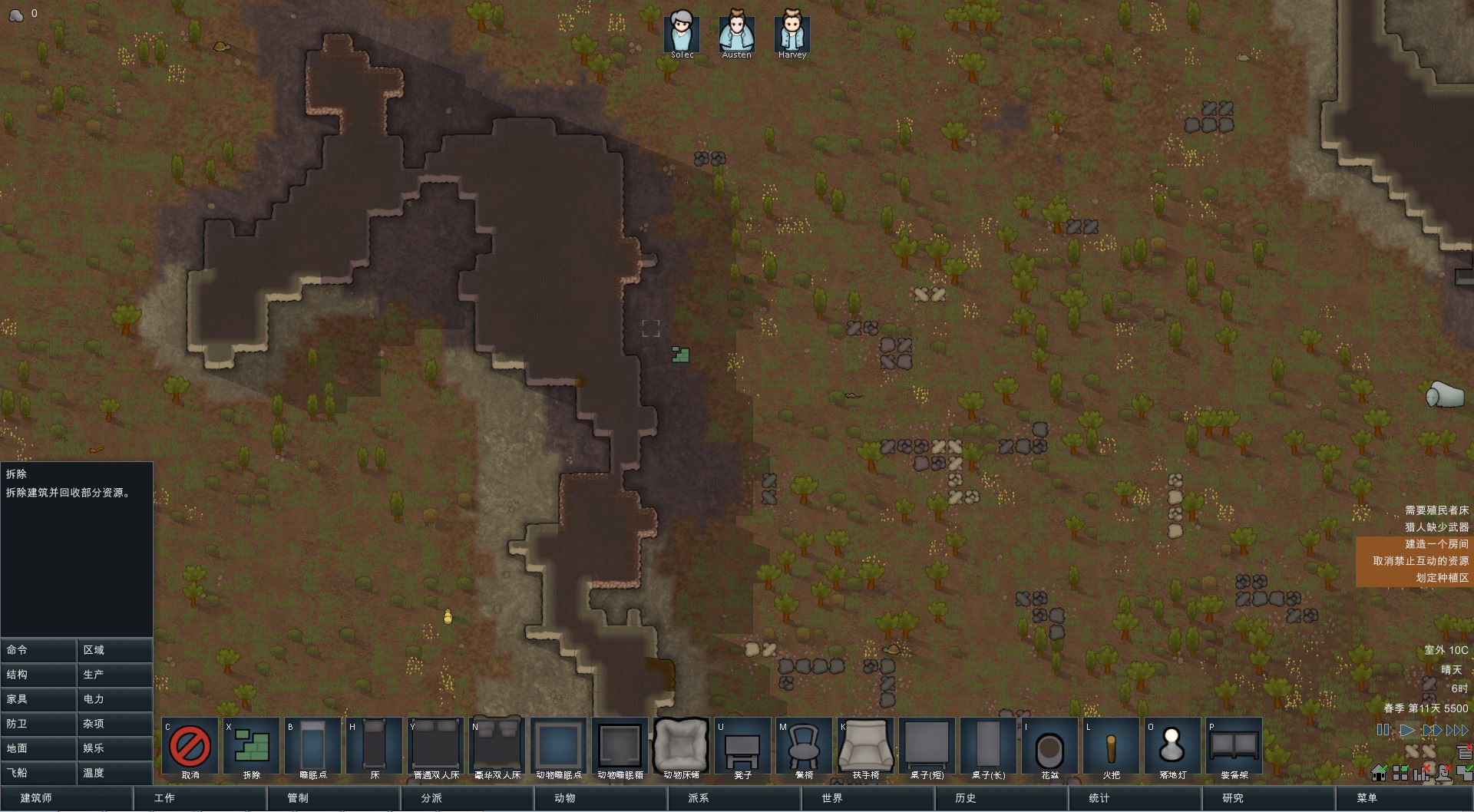Select the 火把 torch placement tool
The image size is (1474, 812).
pyautogui.click(x=1111, y=745)
